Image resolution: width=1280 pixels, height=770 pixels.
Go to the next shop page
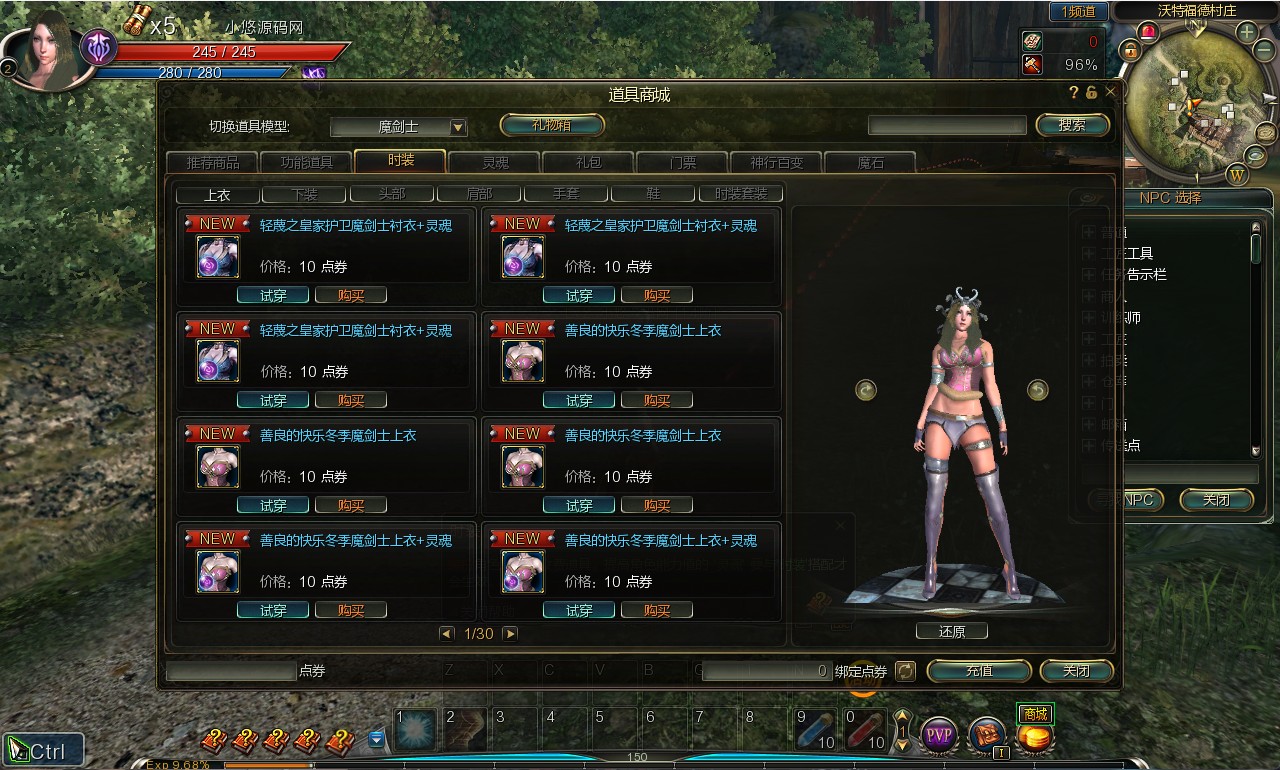pos(510,633)
